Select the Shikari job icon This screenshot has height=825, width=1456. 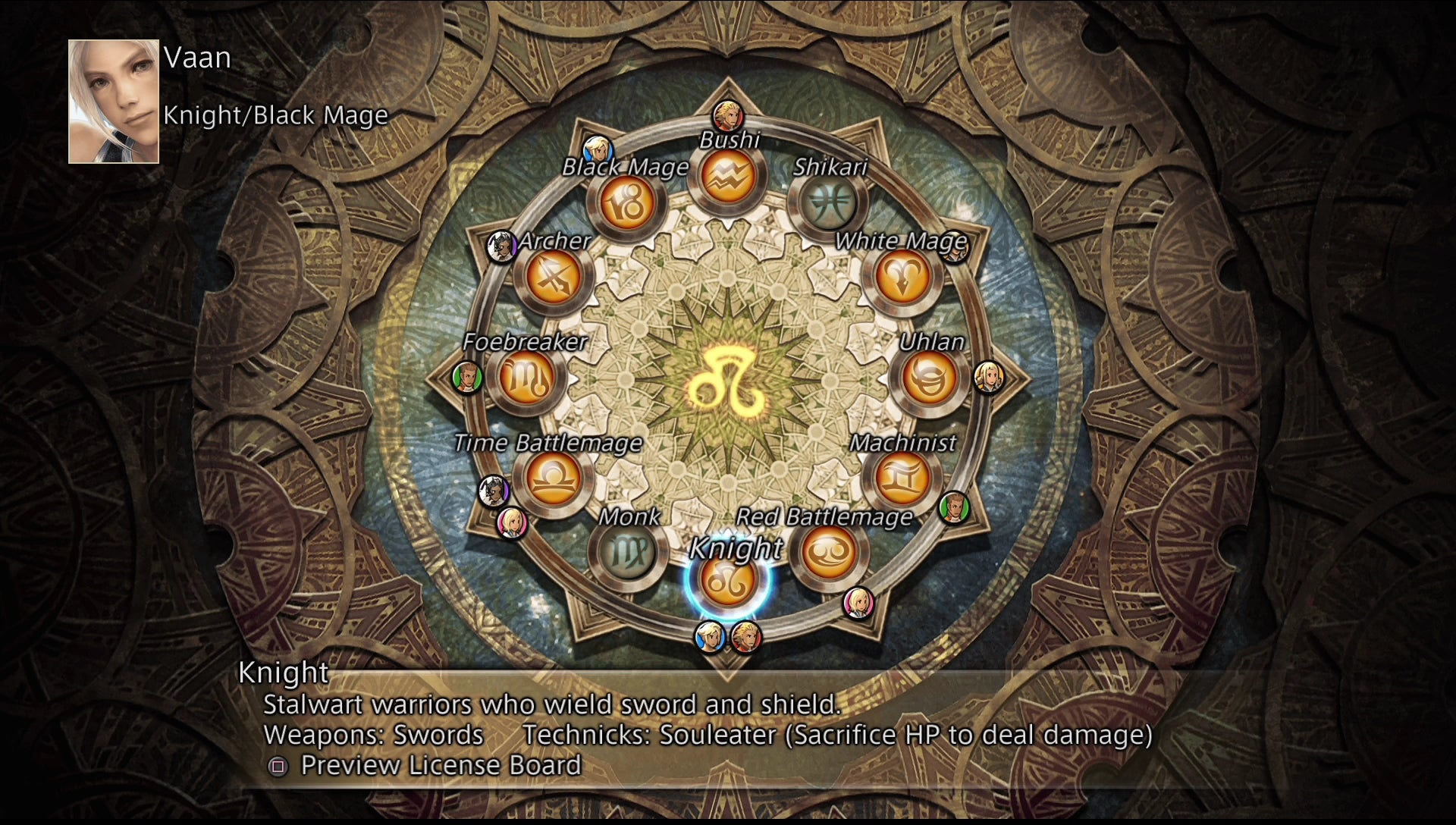click(830, 202)
